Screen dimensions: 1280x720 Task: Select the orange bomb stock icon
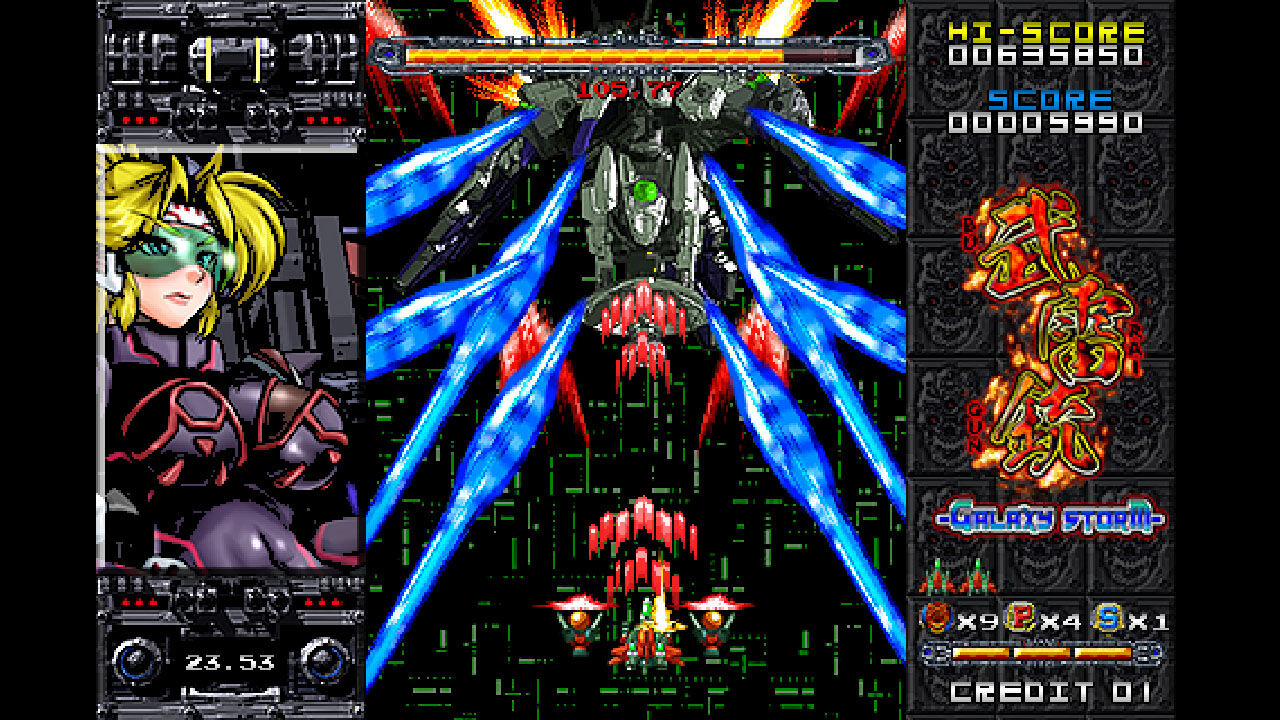[x=935, y=617]
